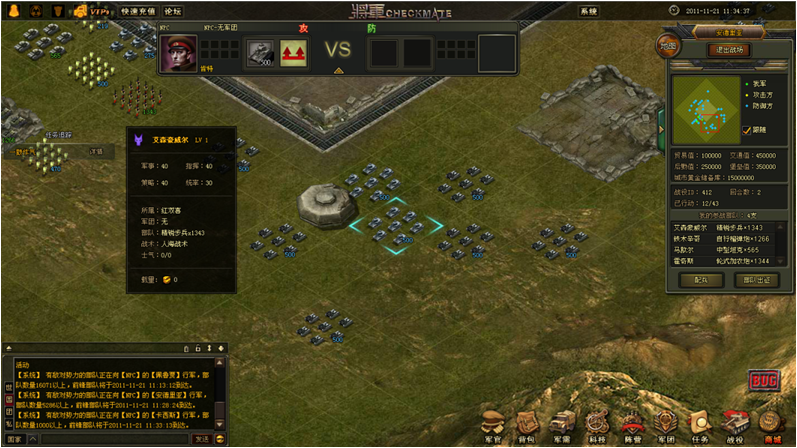Select the attacker commander portrait
Image resolution: width=797 pixels, height=448 pixels.
coord(179,52)
